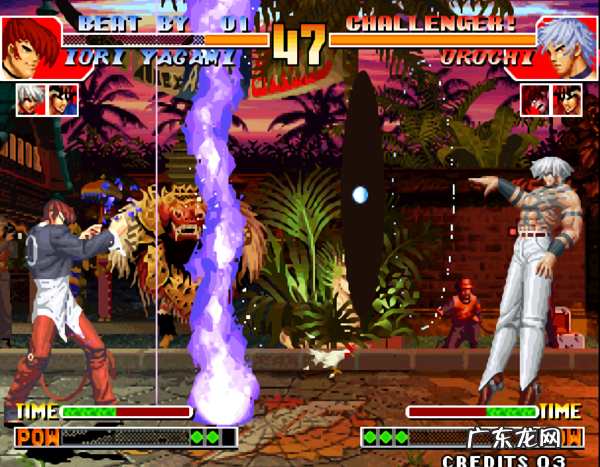Select the headband fighter portrait under Orochi
The width and height of the screenshot is (600, 467).
coord(568,98)
